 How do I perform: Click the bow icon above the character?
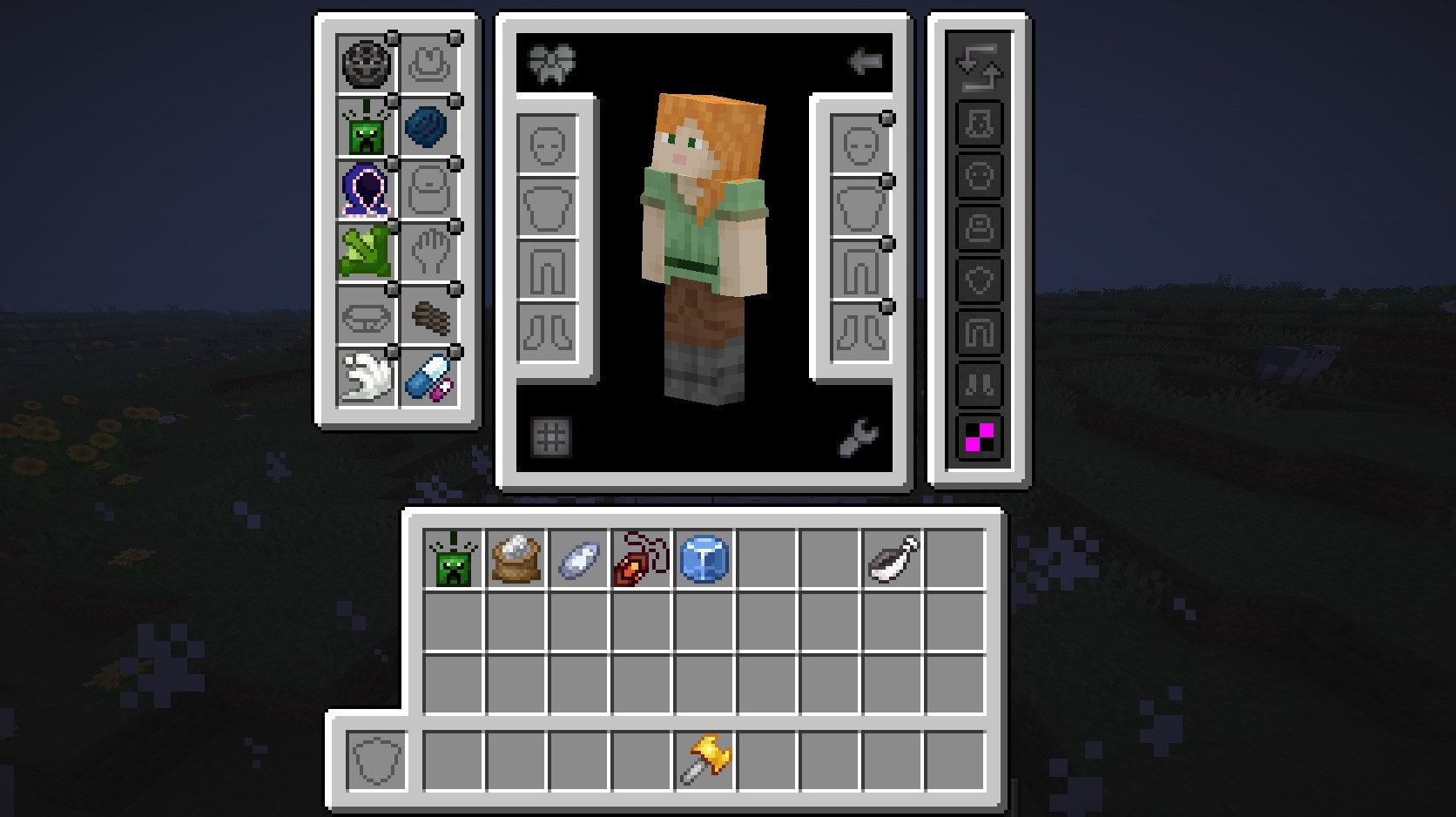pos(551,64)
